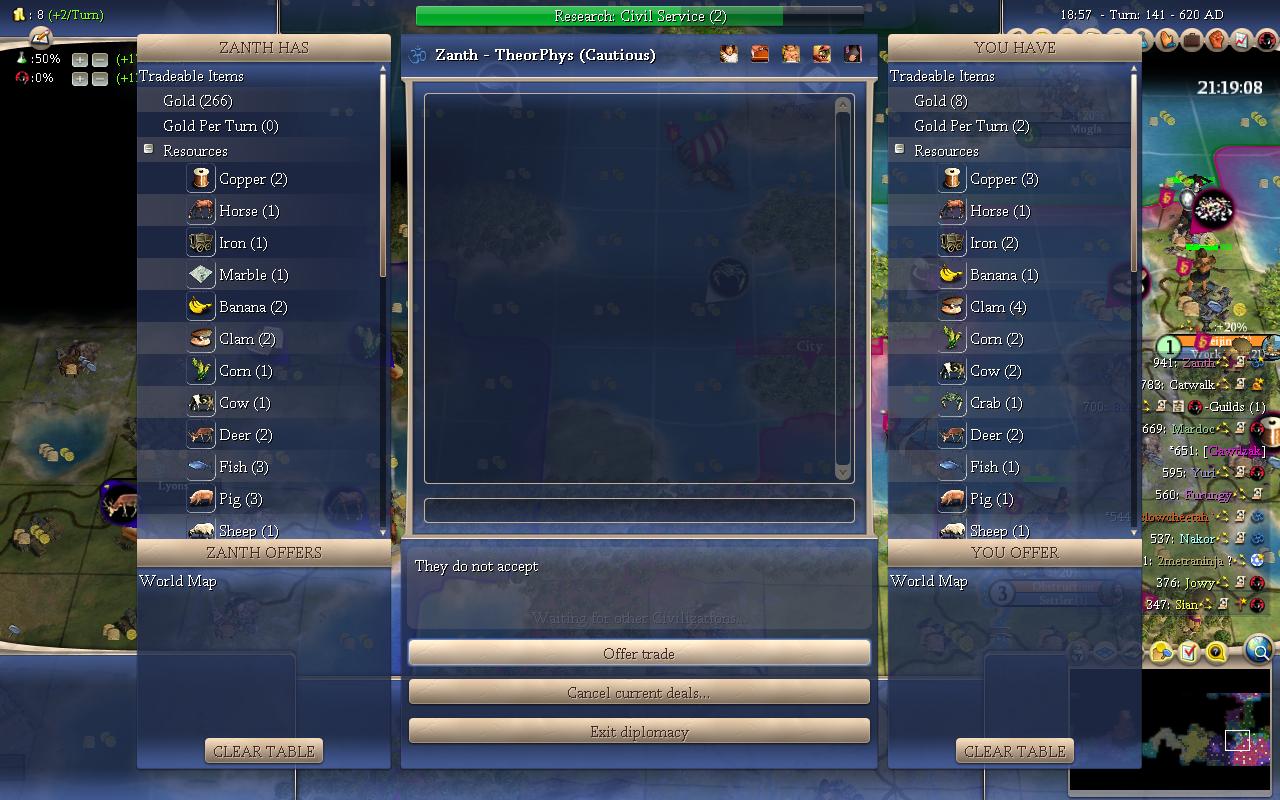Collapse your Resources list
Screen dimensions: 1280x800
pos(899,150)
